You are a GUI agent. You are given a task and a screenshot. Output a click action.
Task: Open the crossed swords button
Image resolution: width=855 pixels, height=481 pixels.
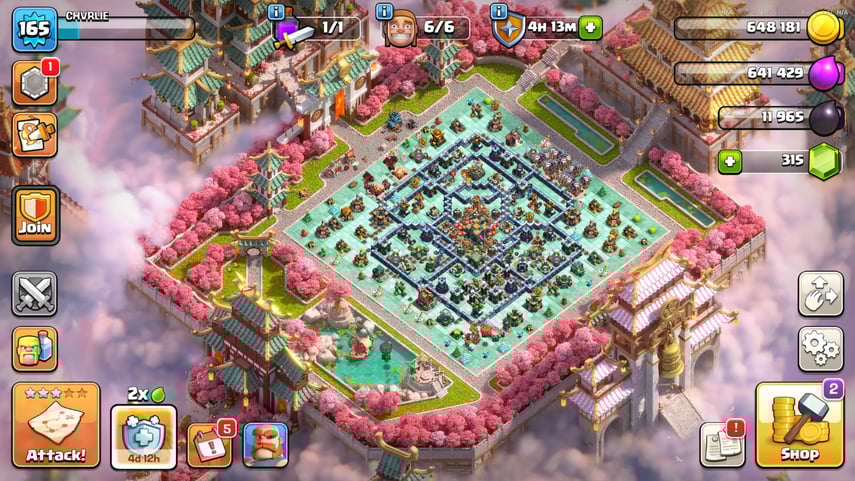pyautogui.click(x=35, y=294)
